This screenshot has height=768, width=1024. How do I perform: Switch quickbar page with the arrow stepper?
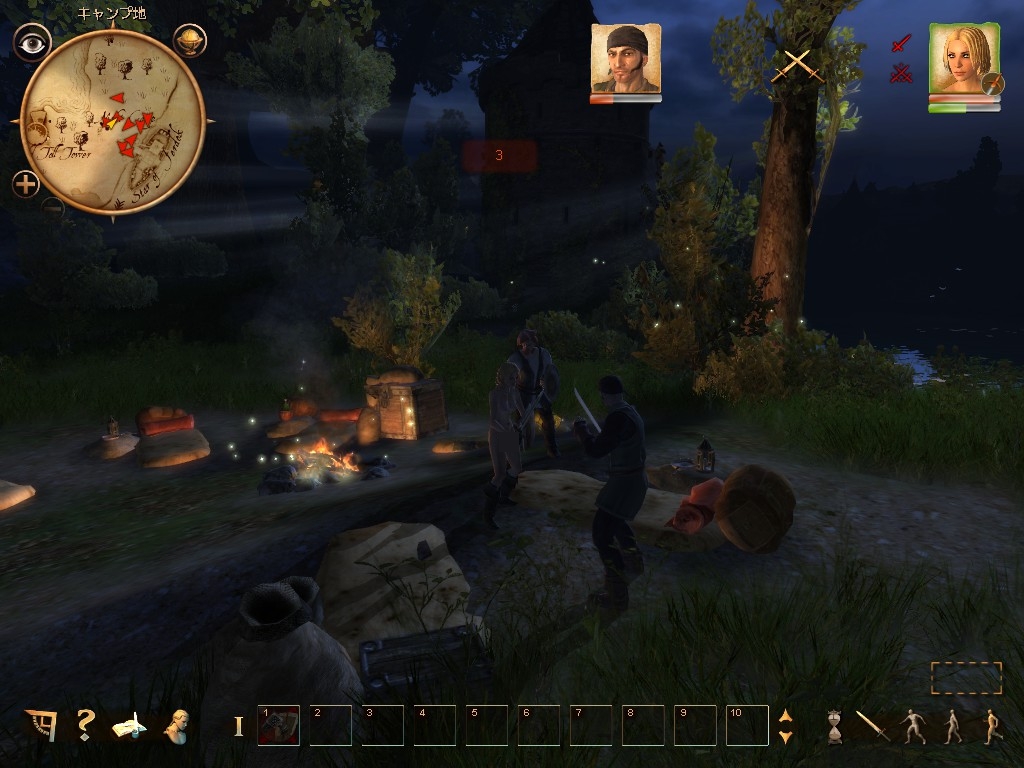coord(785,725)
